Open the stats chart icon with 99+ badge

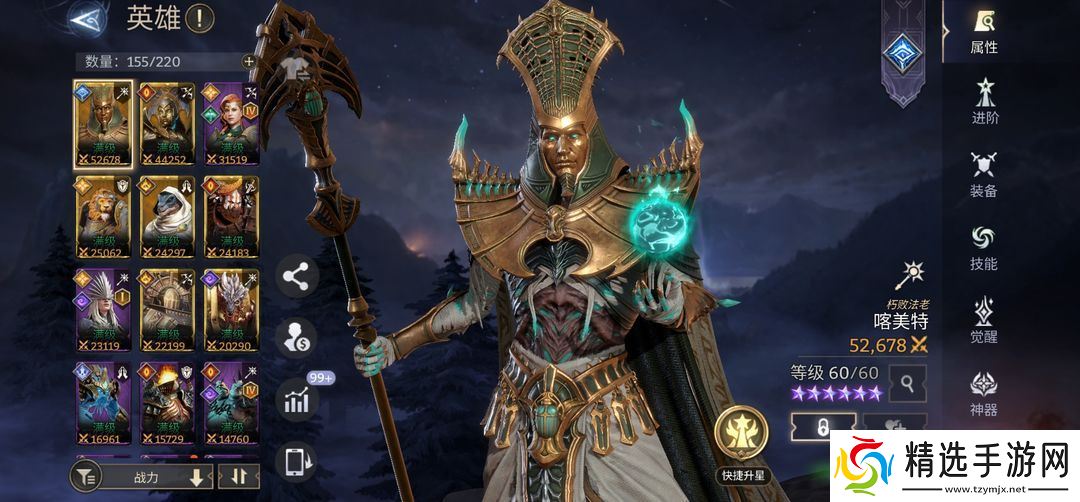click(295, 400)
